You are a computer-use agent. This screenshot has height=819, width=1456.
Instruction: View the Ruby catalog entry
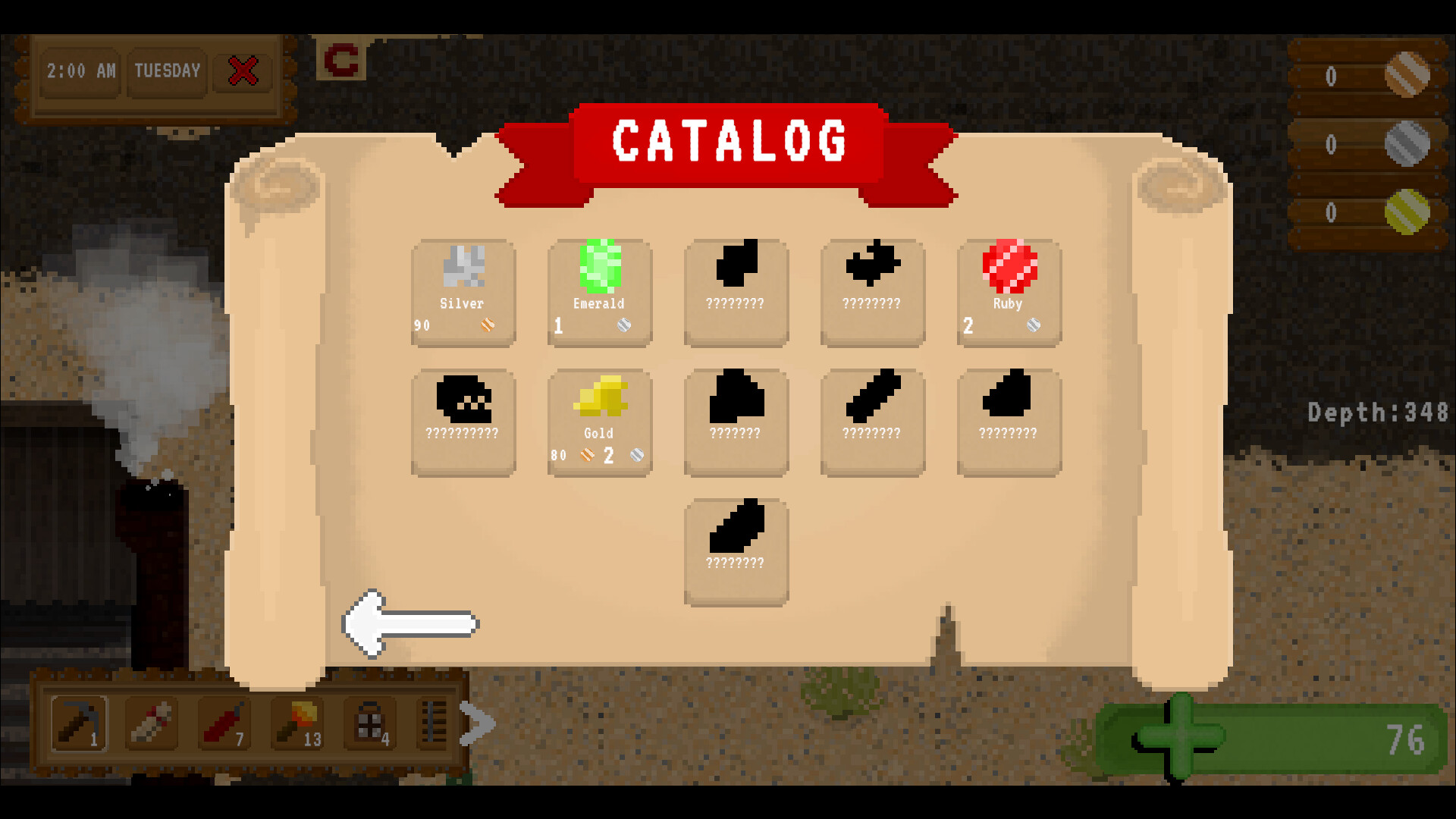click(1009, 292)
